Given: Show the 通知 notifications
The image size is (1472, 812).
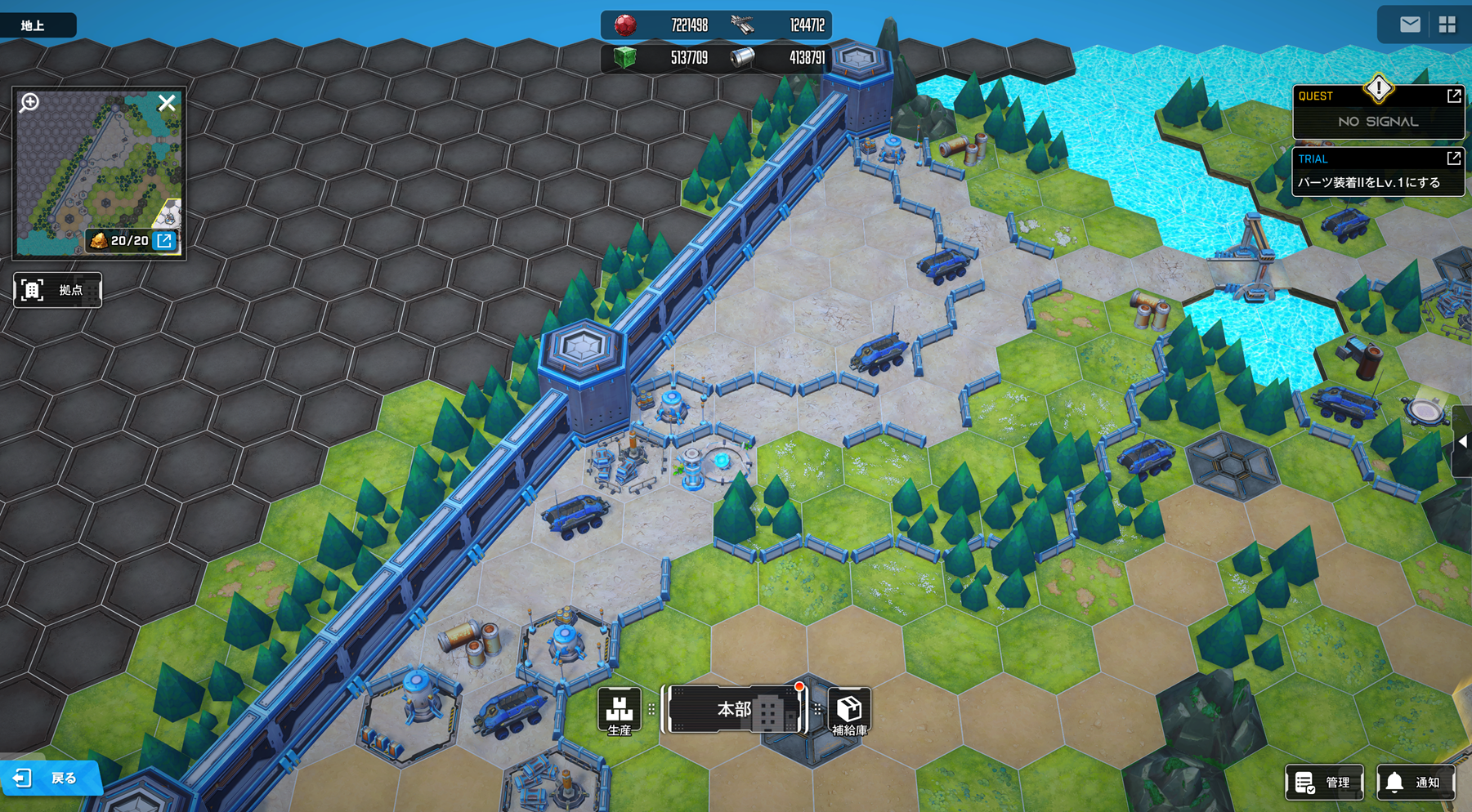Looking at the screenshot, I should click(1416, 782).
